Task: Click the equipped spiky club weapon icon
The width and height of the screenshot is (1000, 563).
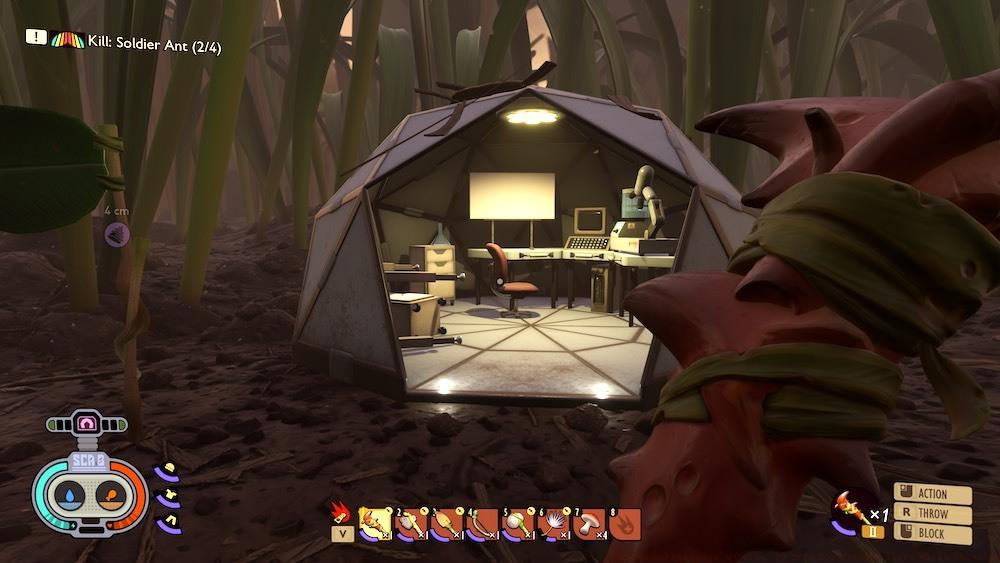Action: tap(851, 510)
